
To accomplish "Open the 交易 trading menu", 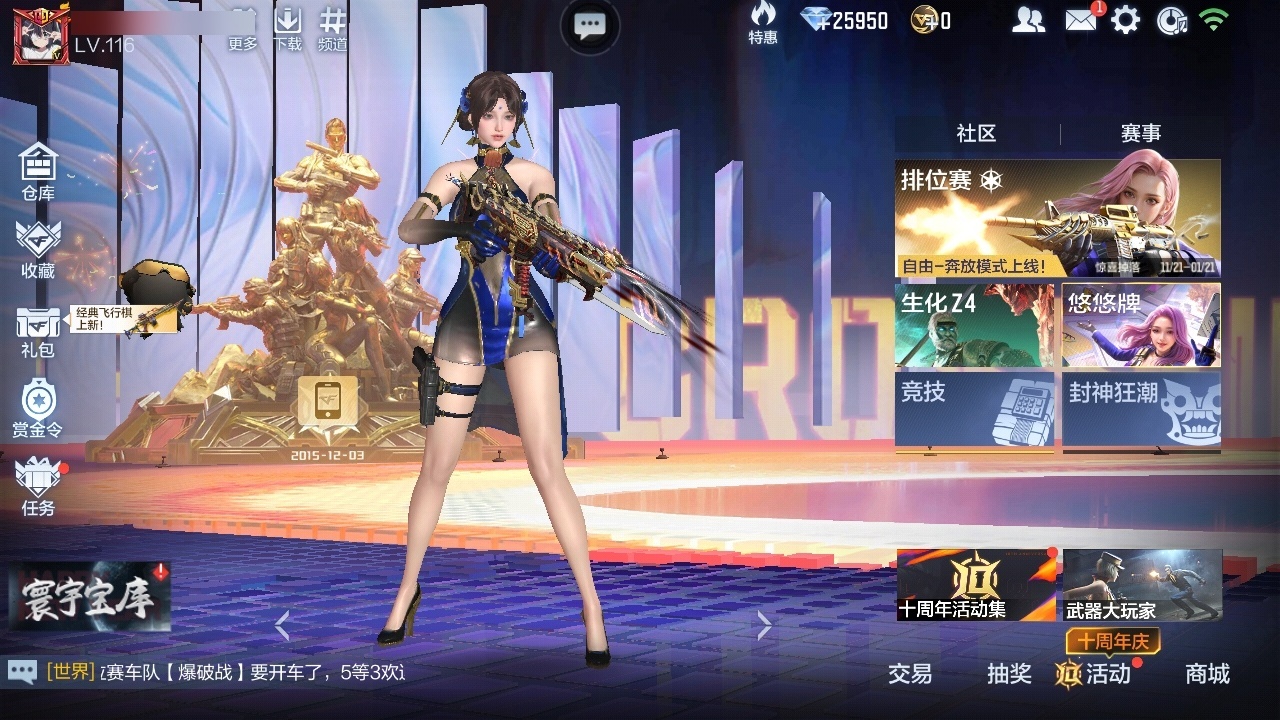I will click(910, 674).
